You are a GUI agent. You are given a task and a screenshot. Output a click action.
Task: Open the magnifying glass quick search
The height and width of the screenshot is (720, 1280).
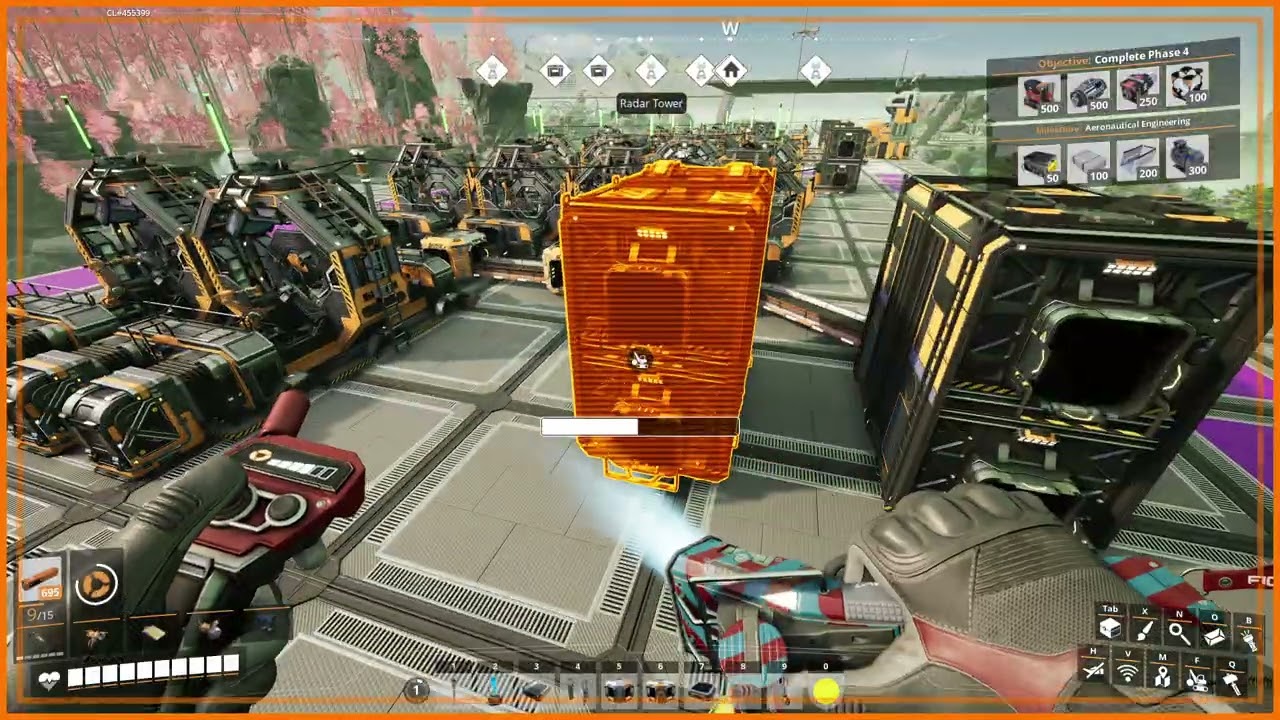click(x=1180, y=632)
